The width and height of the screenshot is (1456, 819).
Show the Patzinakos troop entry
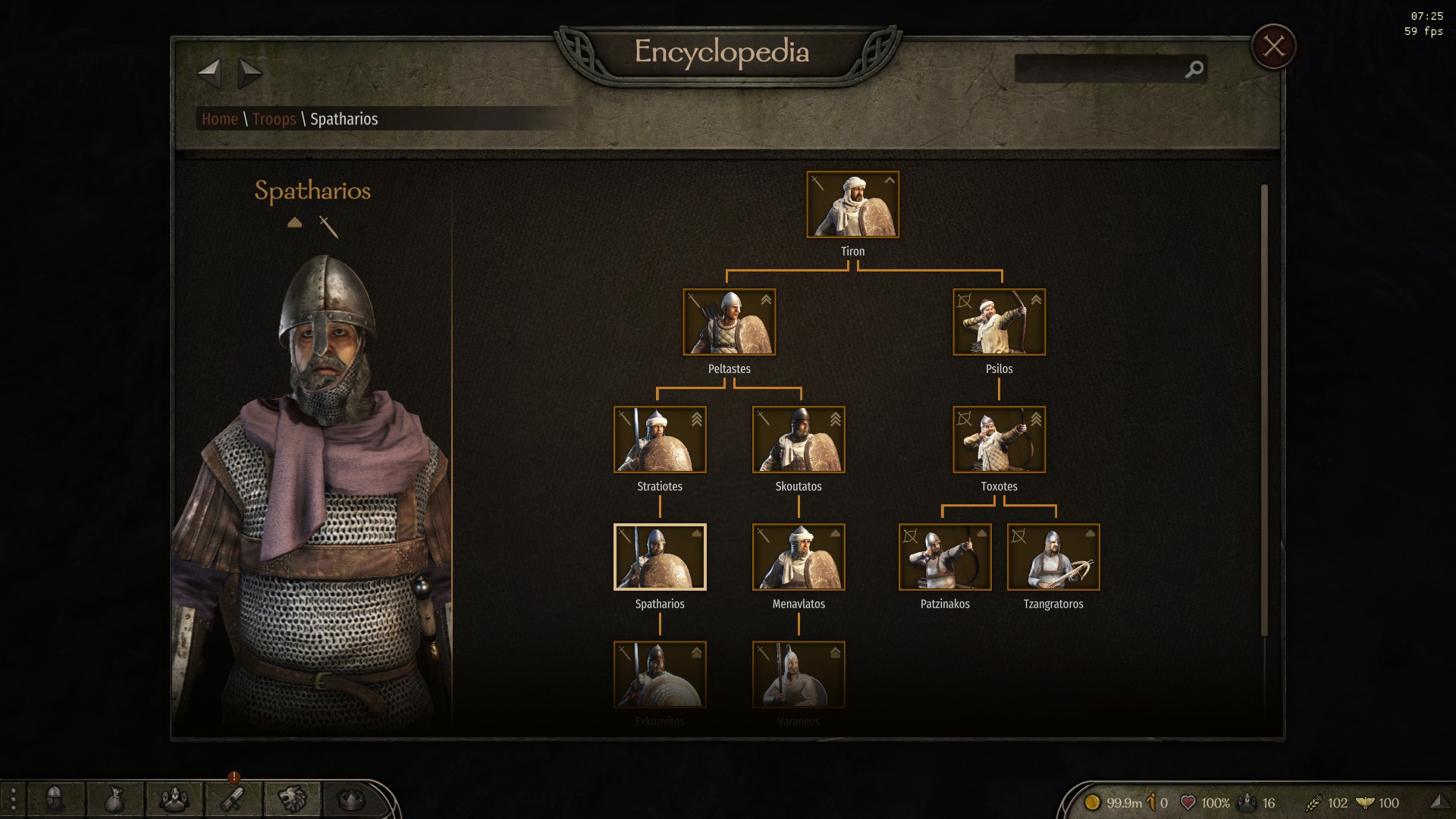click(945, 557)
